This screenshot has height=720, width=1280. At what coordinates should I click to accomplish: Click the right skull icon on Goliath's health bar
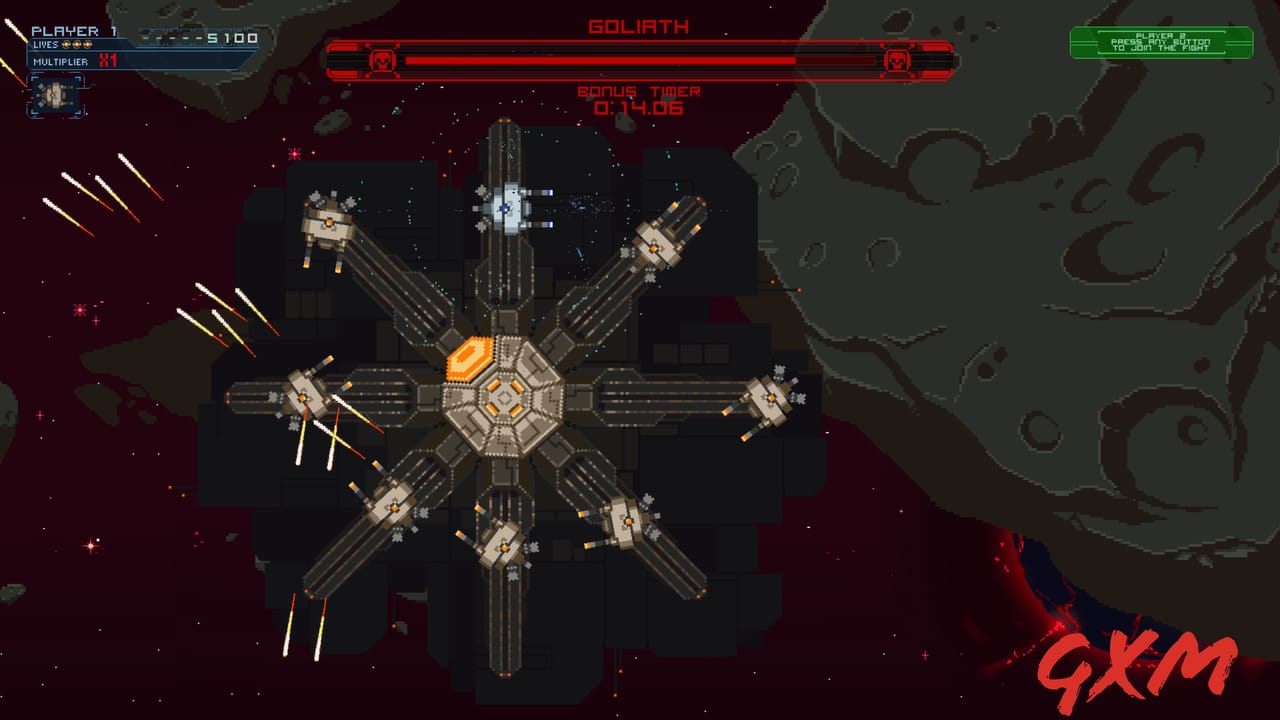click(897, 58)
